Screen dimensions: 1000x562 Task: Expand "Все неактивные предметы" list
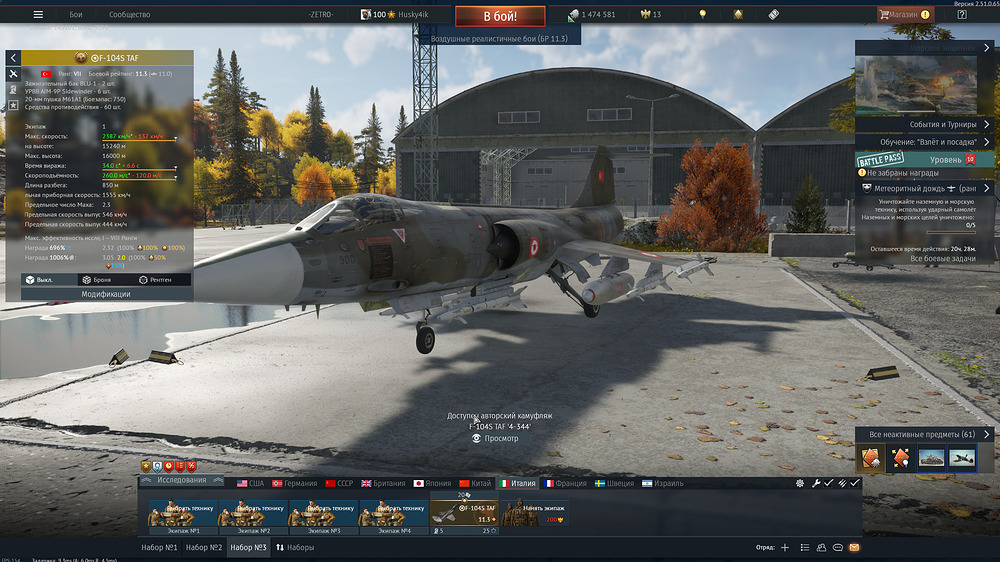click(924, 434)
